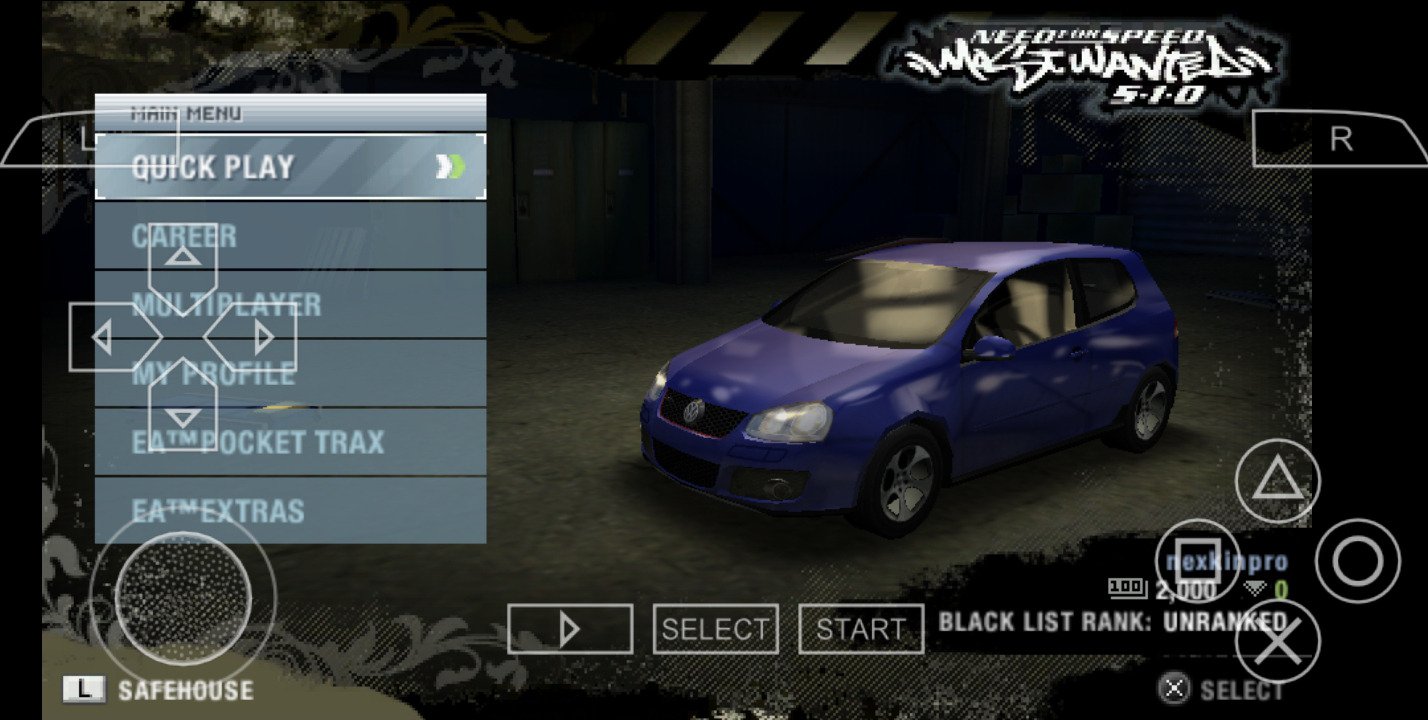Tap the emulator's START overlay button
This screenshot has height=720, width=1428.
860,629
